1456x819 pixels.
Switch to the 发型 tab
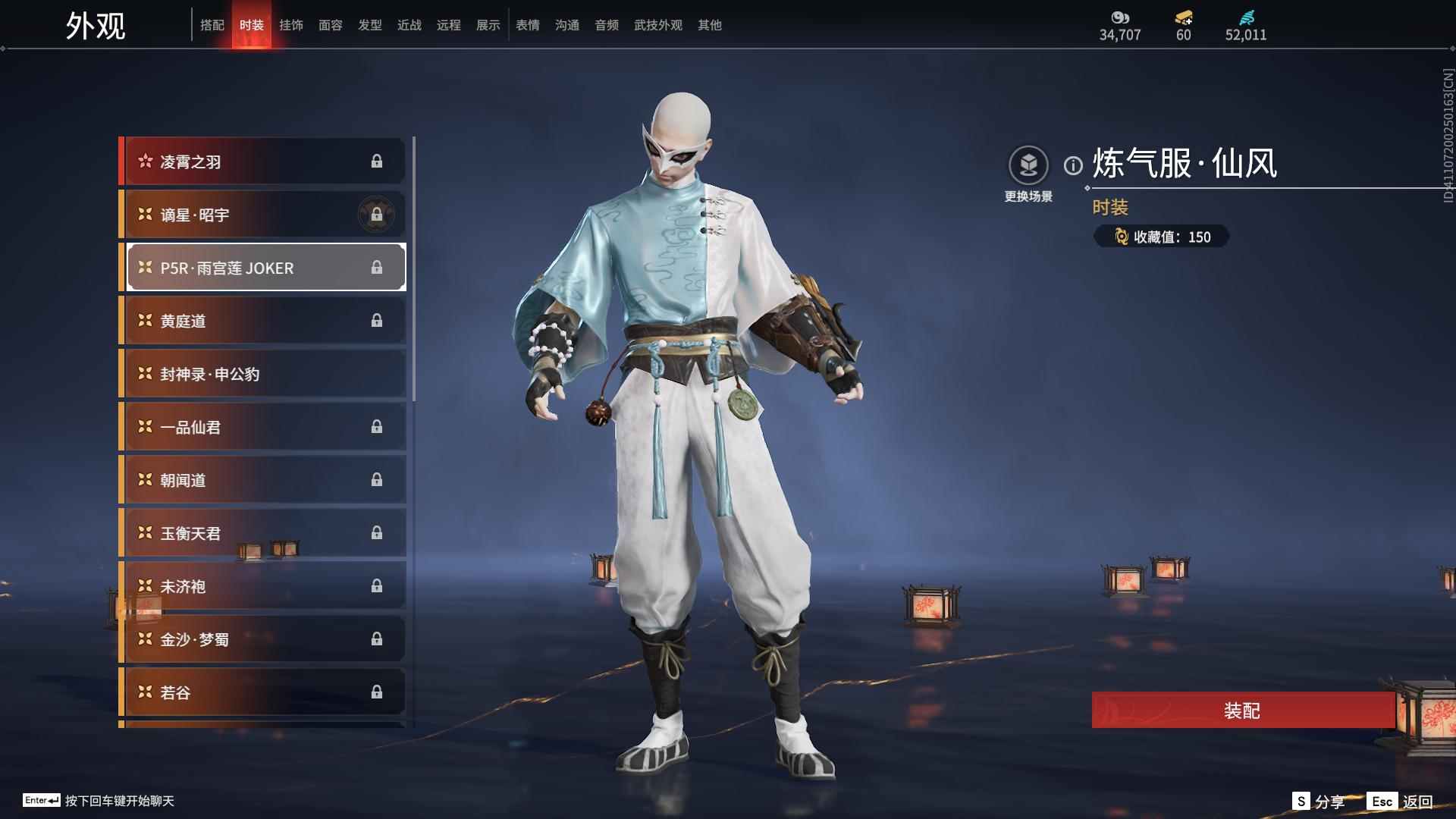click(369, 24)
